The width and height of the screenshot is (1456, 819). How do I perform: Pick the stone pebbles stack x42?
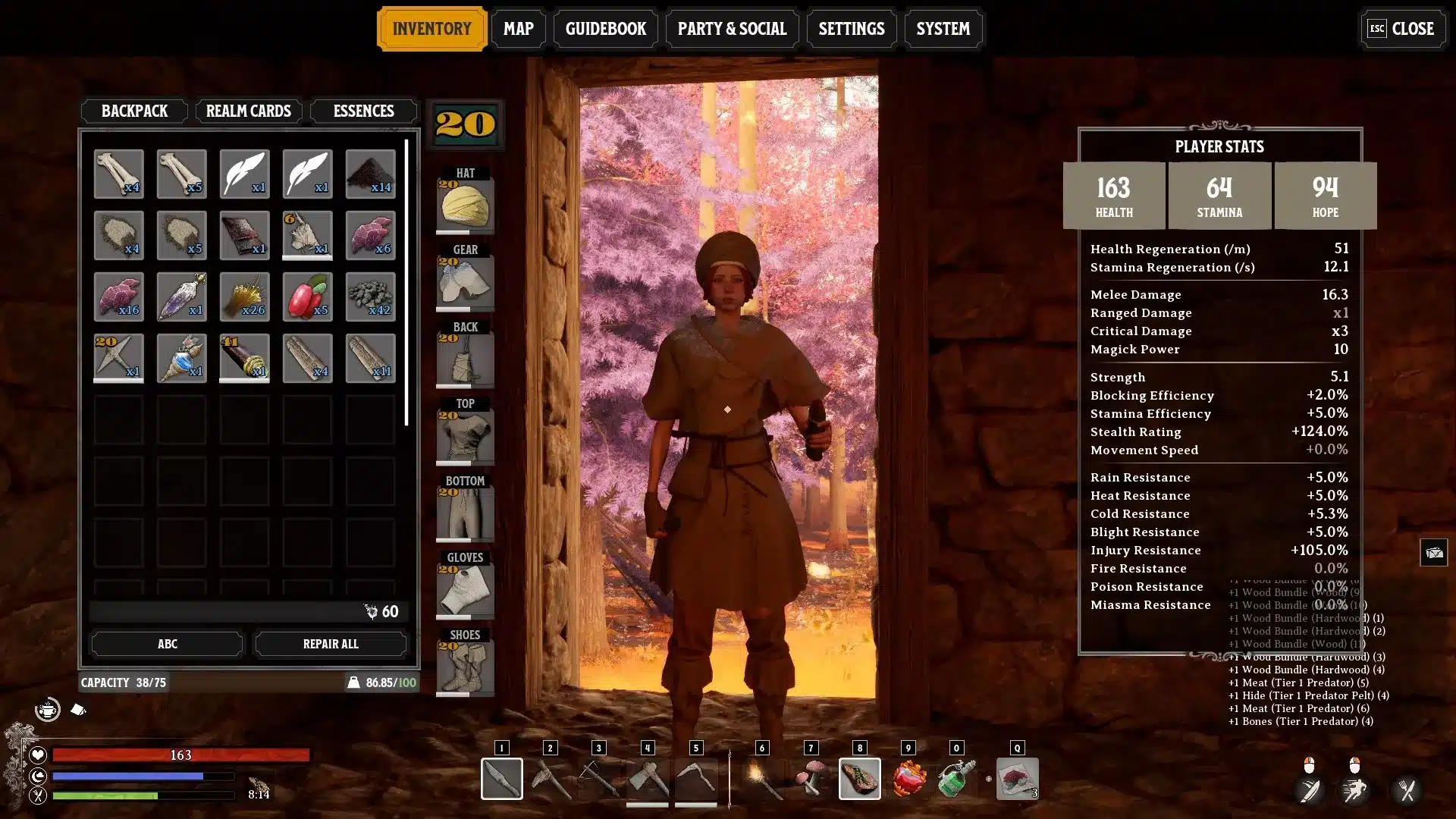[370, 297]
